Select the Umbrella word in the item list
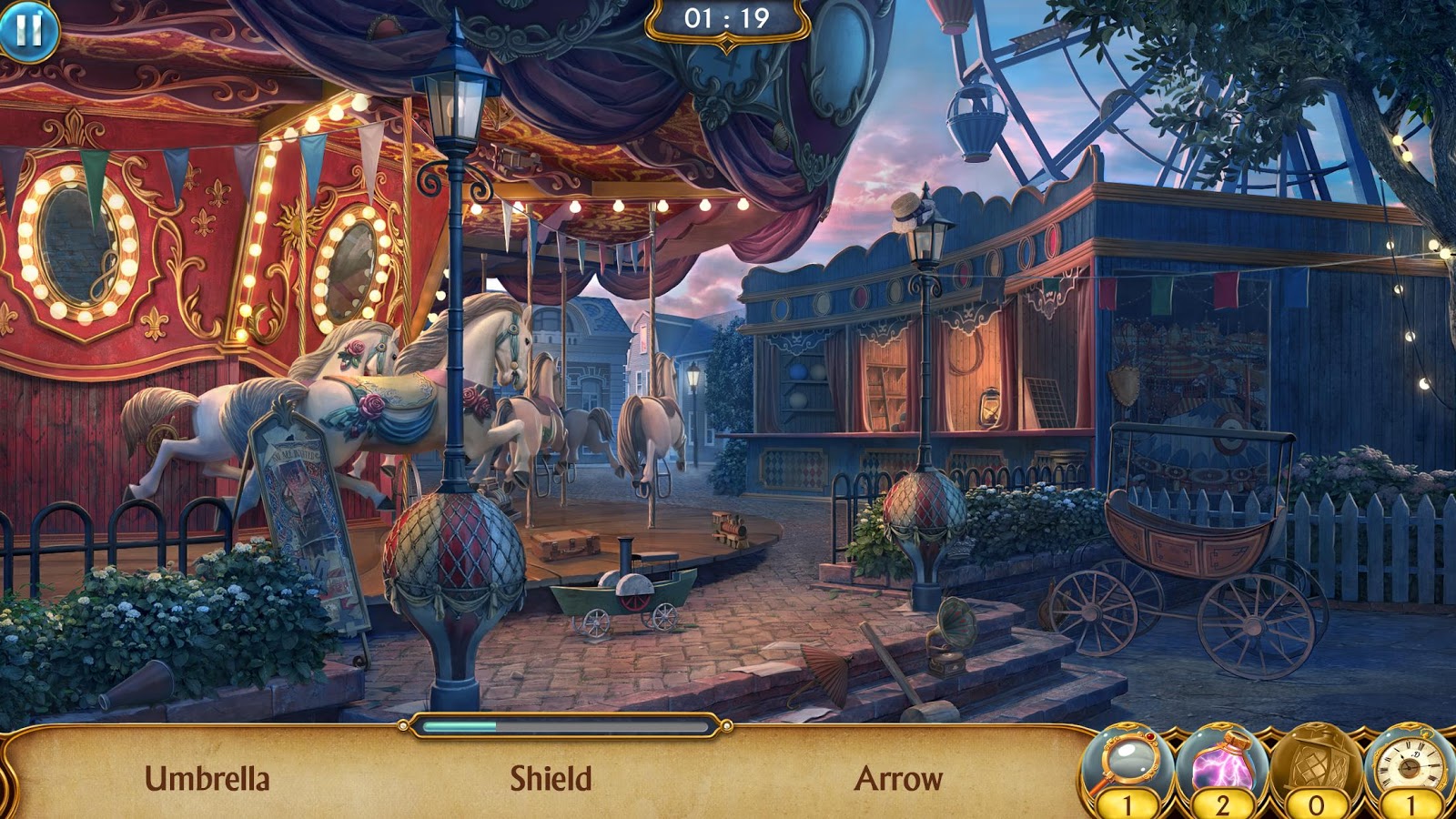The height and width of the screenshot is (819, 1456). (x=207, y=779)
